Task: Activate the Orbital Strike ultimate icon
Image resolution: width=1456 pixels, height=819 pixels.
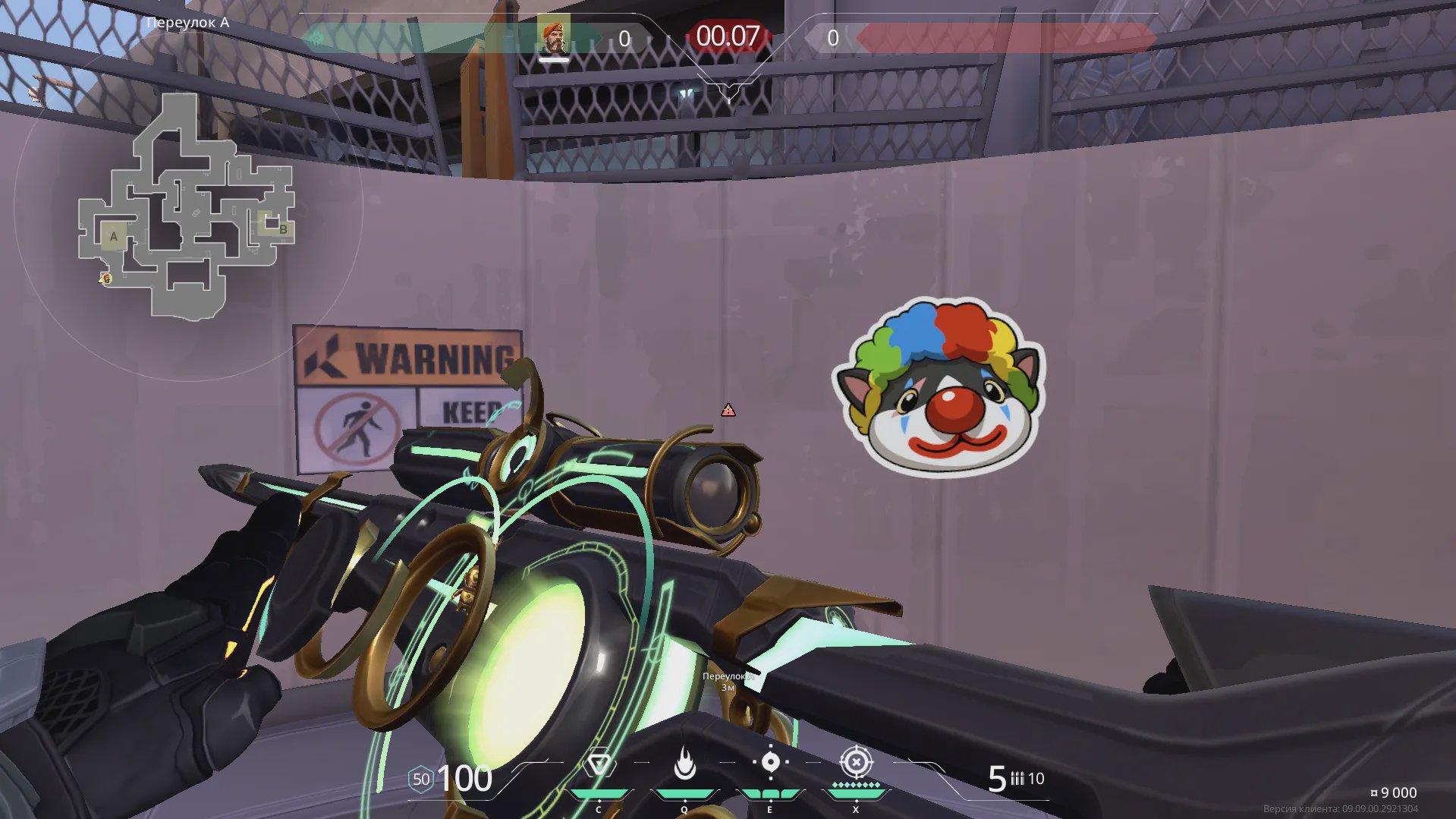Action: pyautogui.click(x=856, y=762)
